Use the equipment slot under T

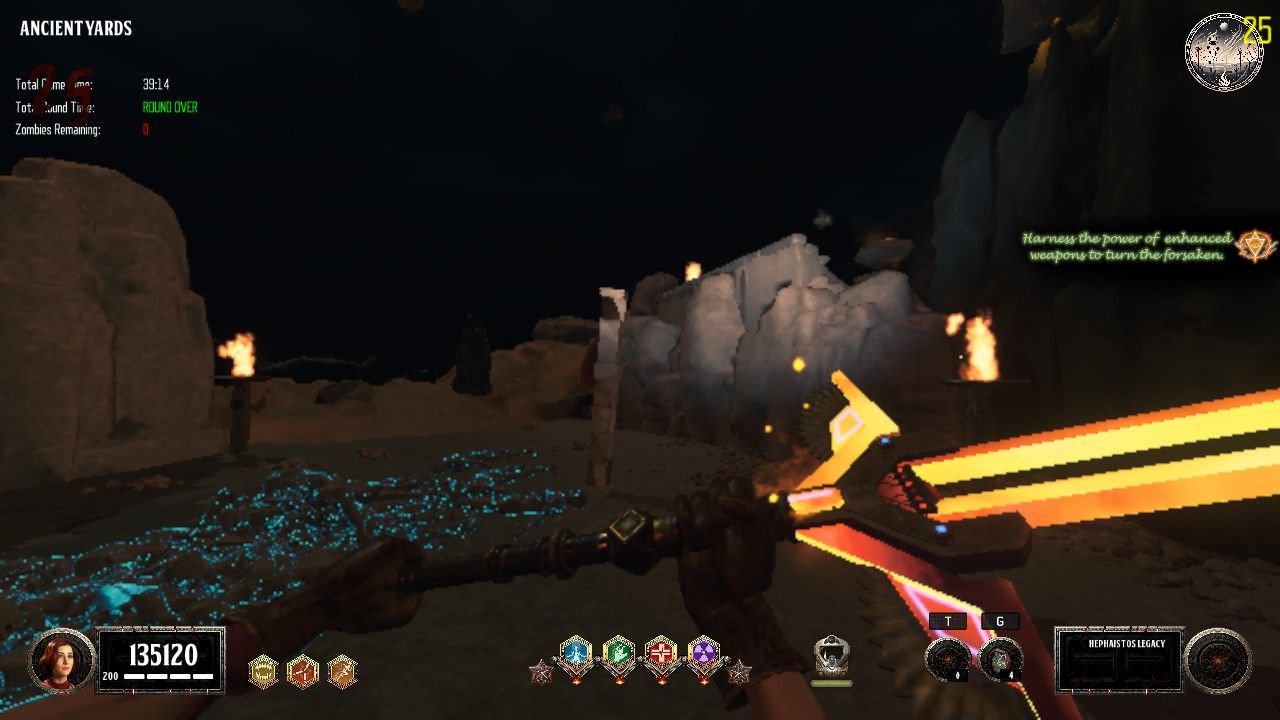[946, 659]
